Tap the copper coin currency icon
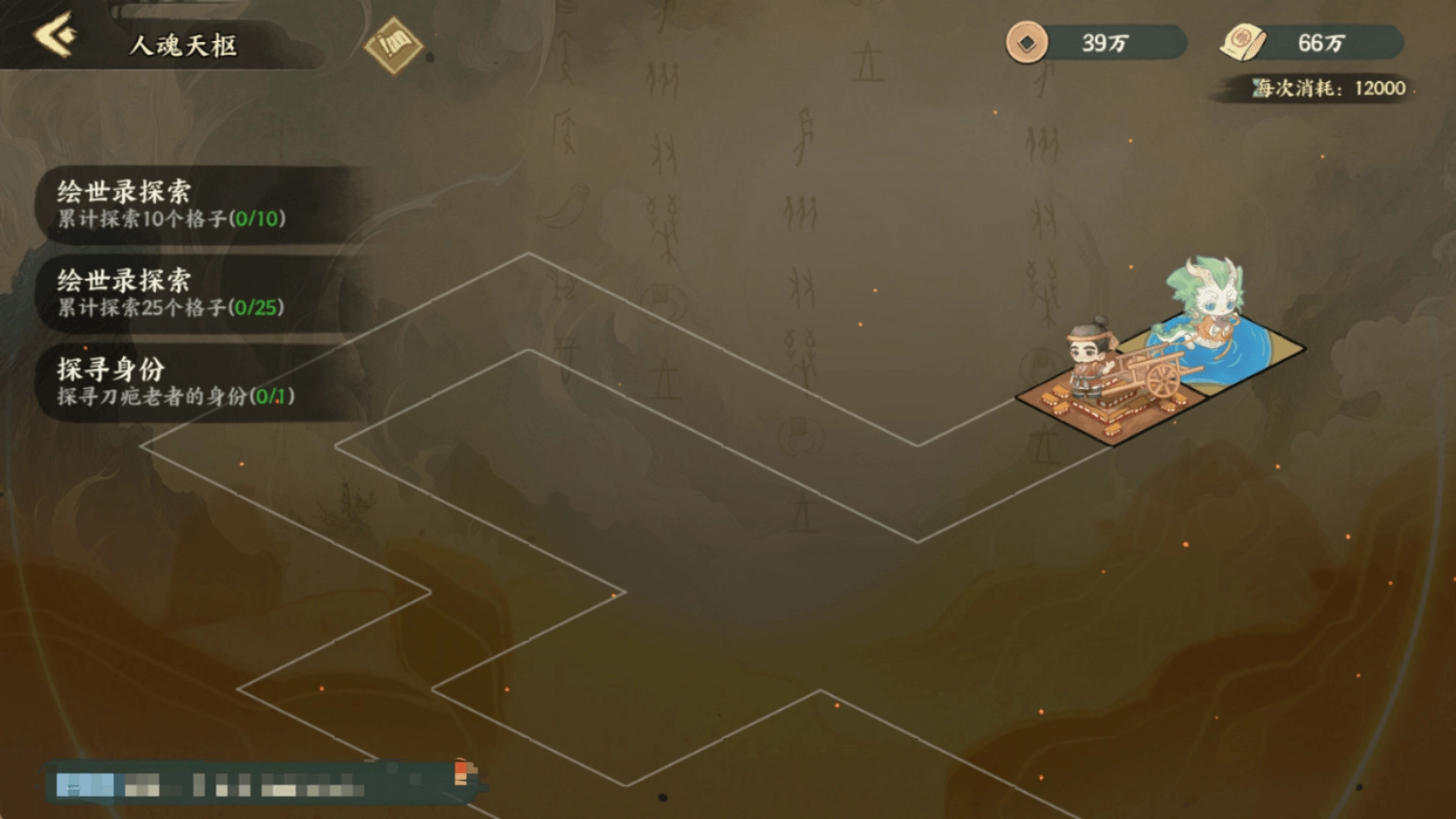Image resolution: width=1456 pixels, height=819 pixels. pyautogui.click(x=1027, y=42)
